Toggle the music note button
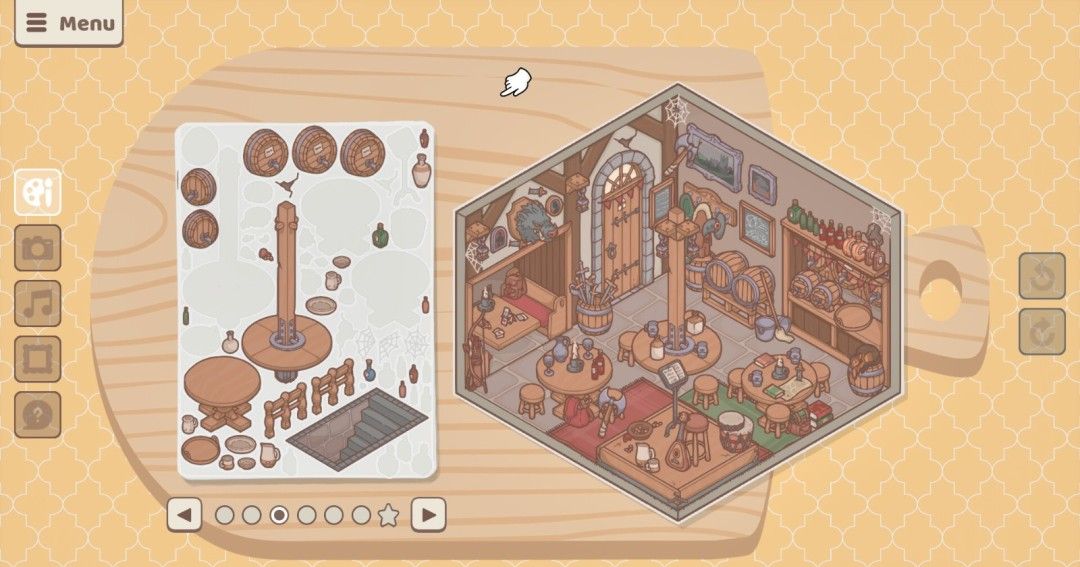This screenshot has height=567, width=1080. (x=38, y=304)
